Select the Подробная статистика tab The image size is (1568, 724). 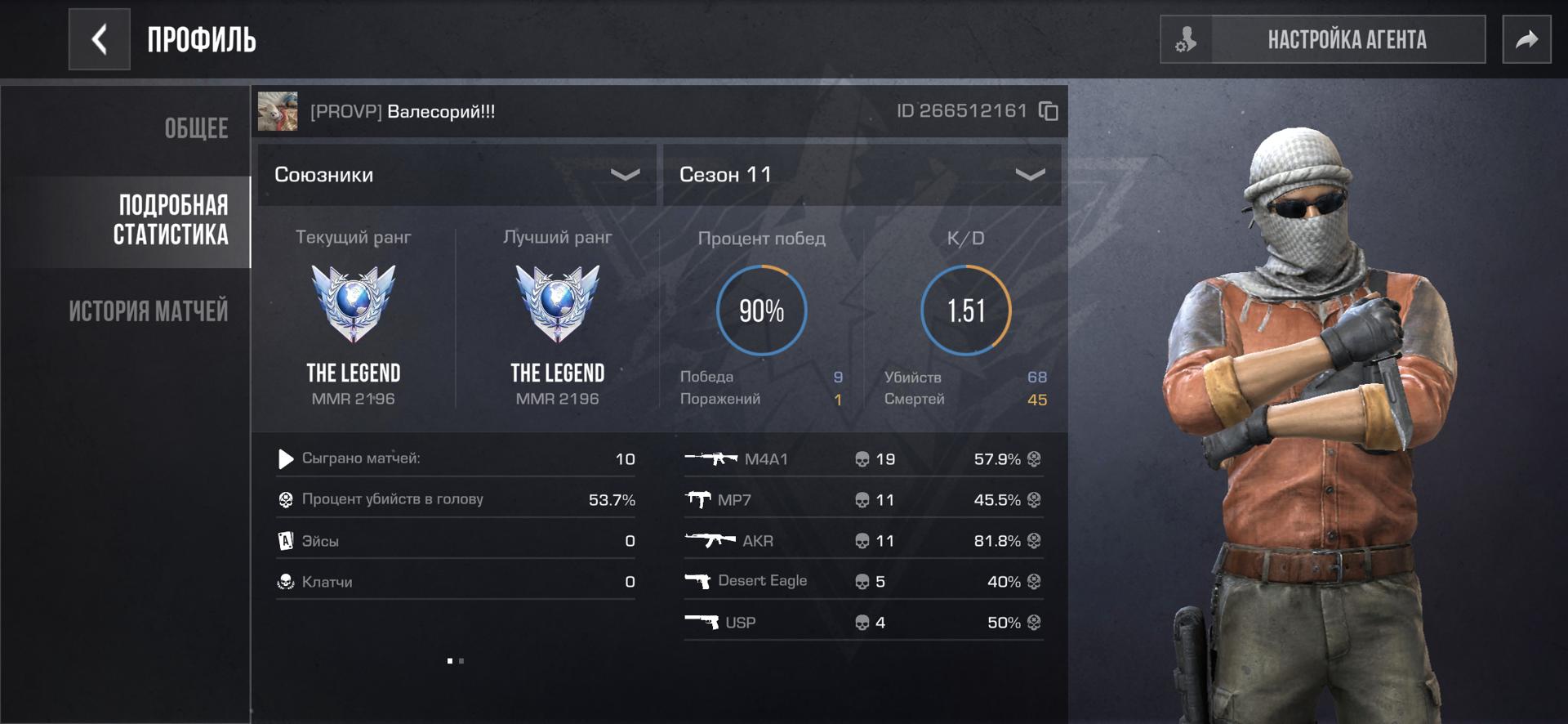click(171, 220)
